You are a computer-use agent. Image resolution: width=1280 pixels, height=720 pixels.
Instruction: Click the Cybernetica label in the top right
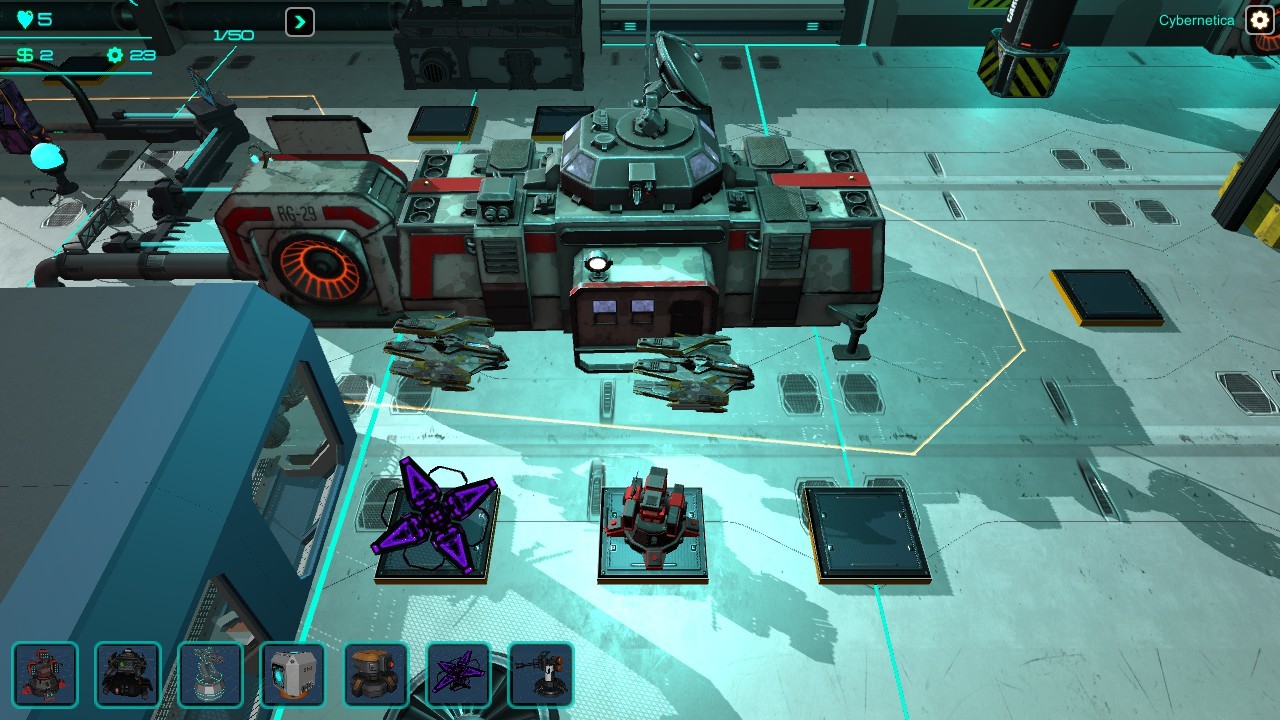pyautogui.click(x=1196, y=20)
